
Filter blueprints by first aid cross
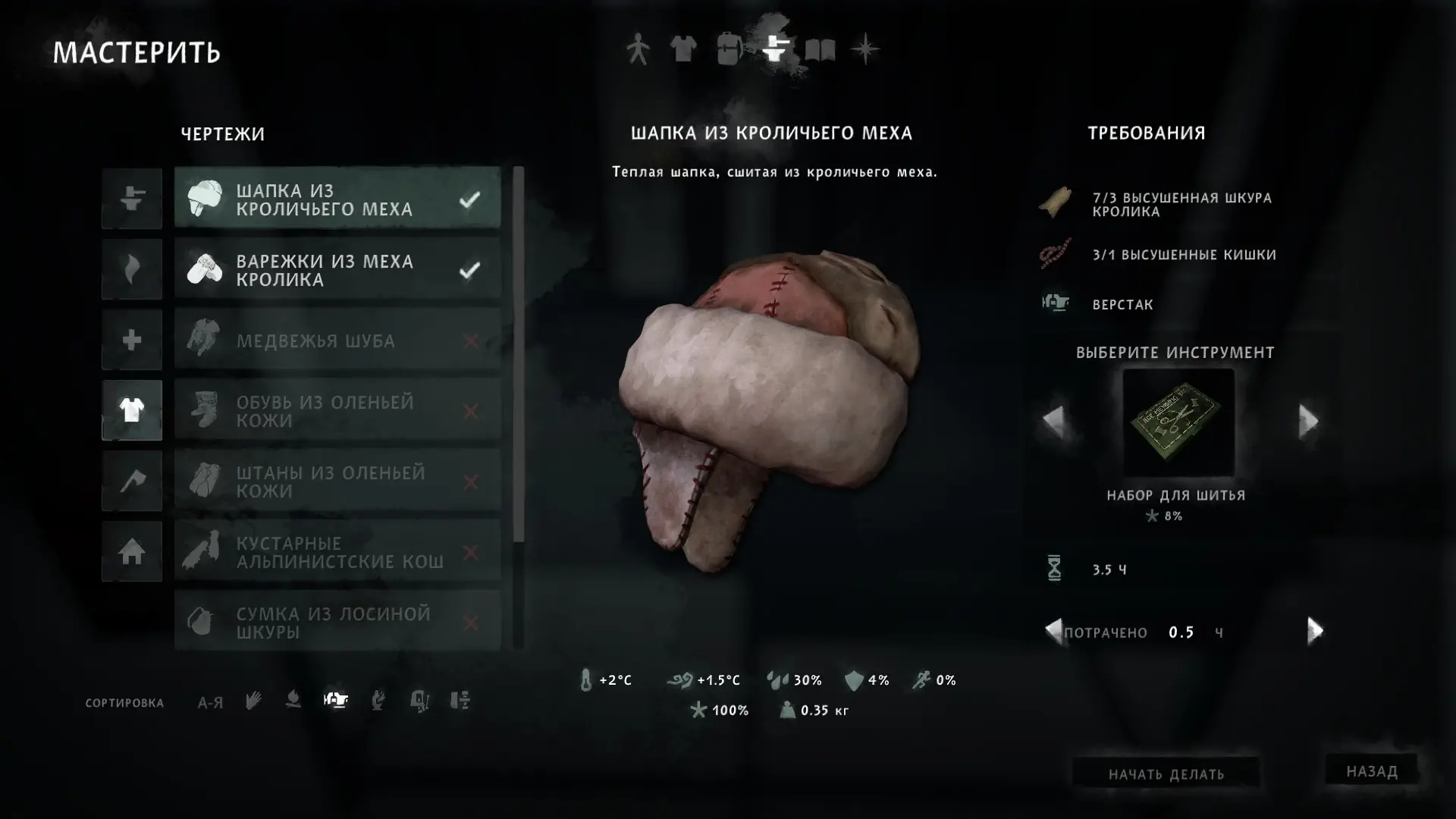pyautogui.click(x=132, y=340)
